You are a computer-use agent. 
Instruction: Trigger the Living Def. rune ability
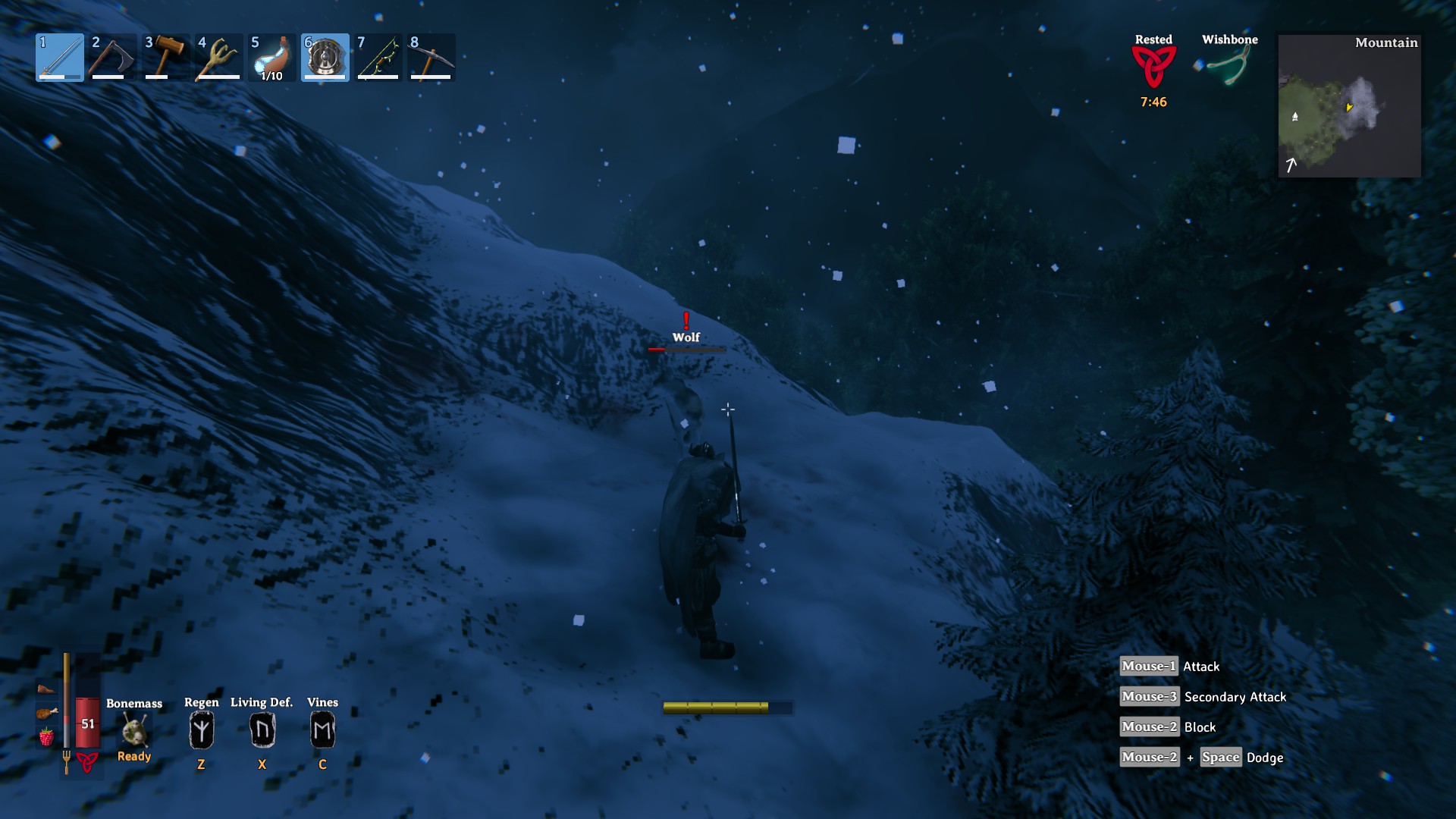[x=262, y=730]
